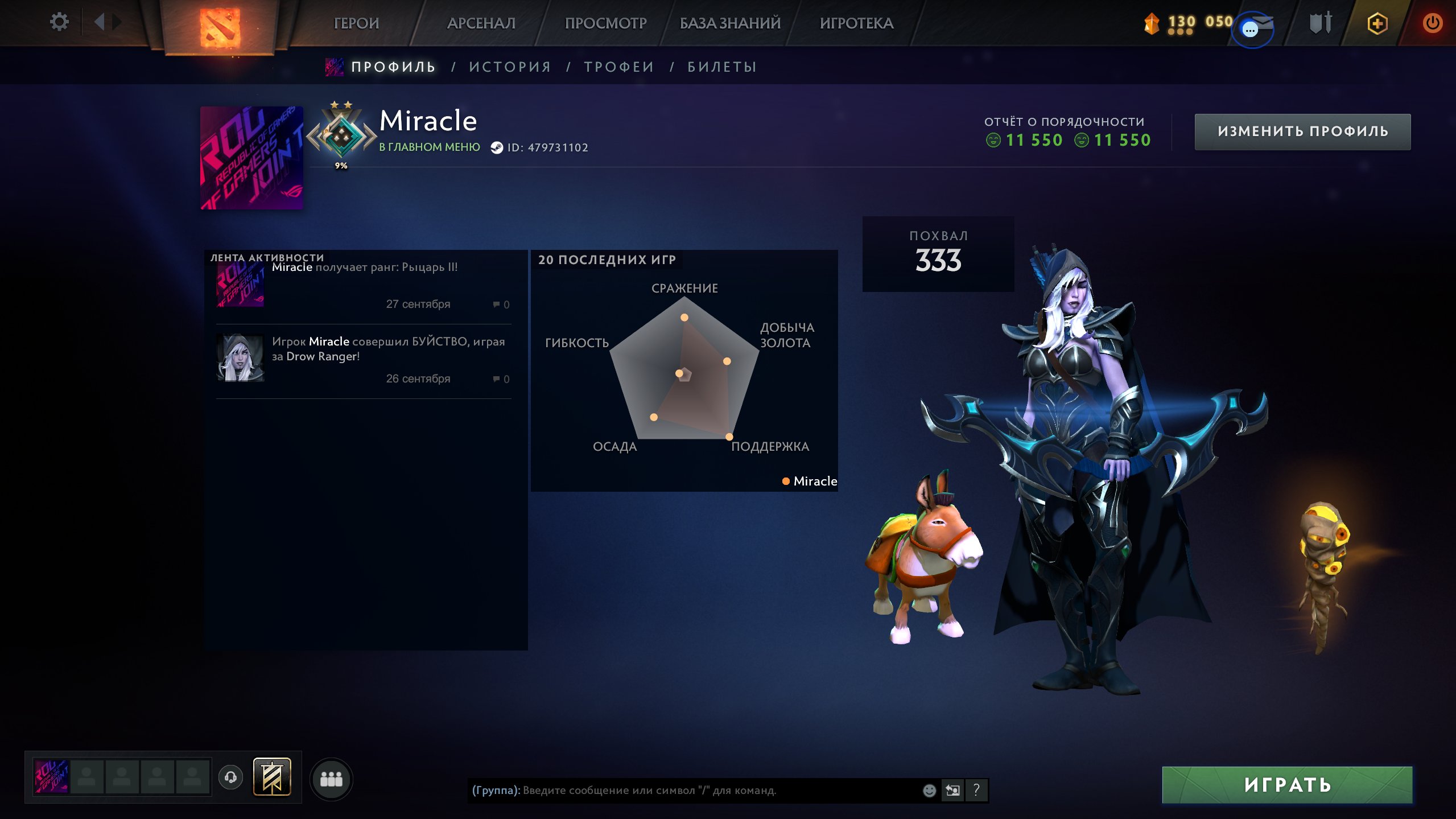This screenshot has width=1456, height=819.
Task: Open БАЗА ЗНАНИЙ
Action: (x=730, y=23)
